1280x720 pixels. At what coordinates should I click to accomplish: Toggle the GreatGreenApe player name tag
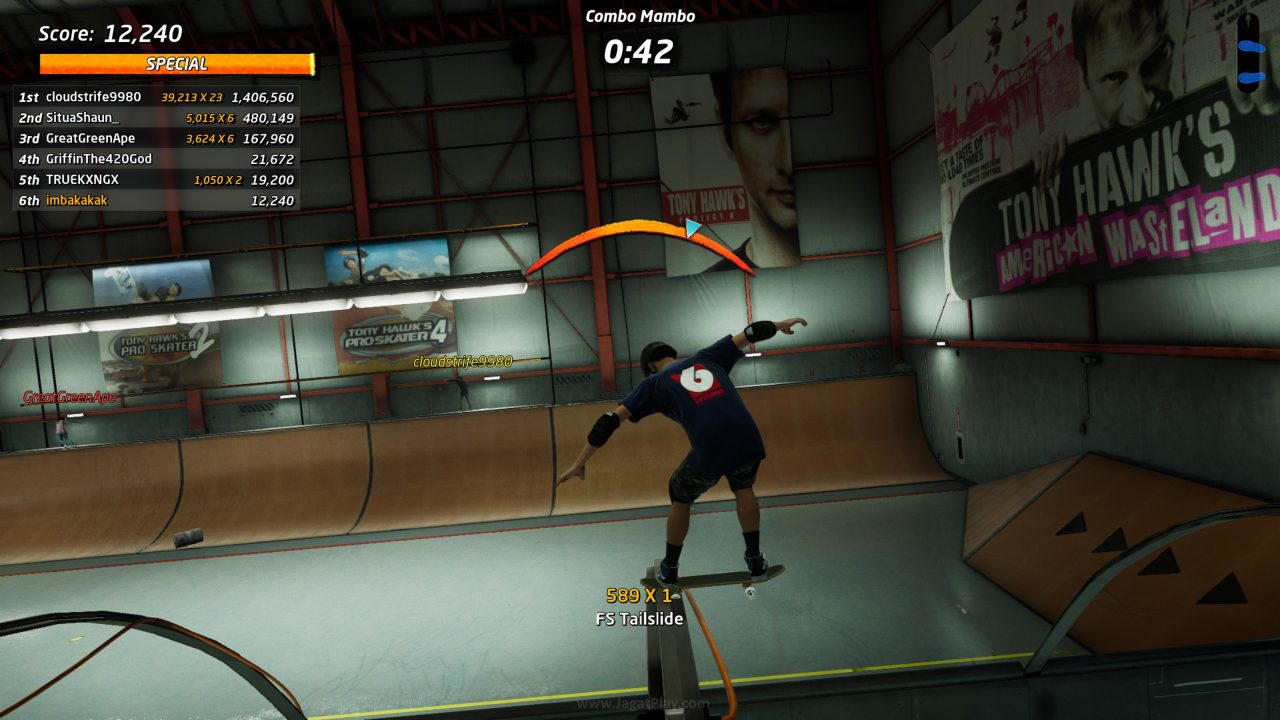point(70,398)
